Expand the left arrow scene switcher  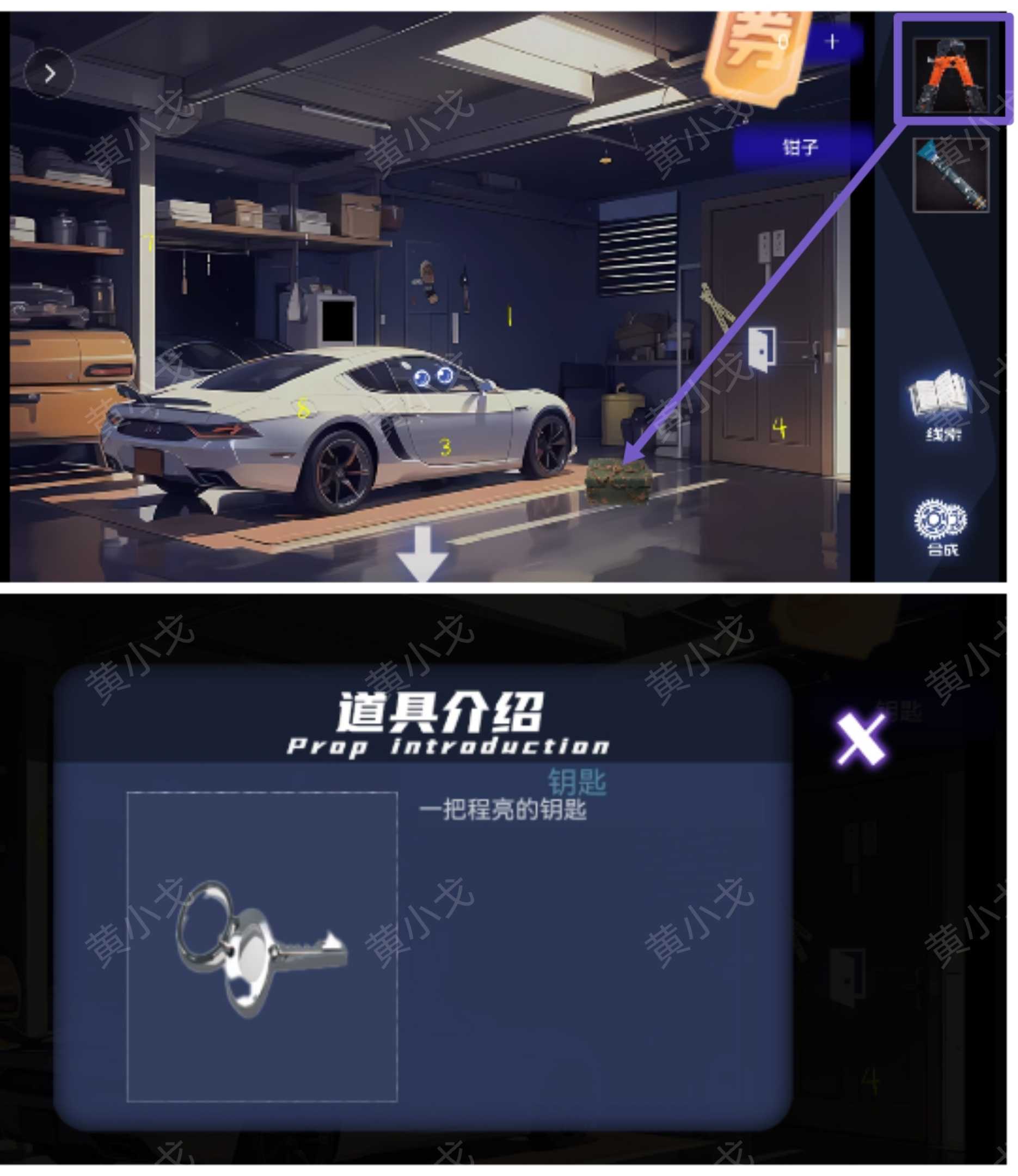click(50, 73)
